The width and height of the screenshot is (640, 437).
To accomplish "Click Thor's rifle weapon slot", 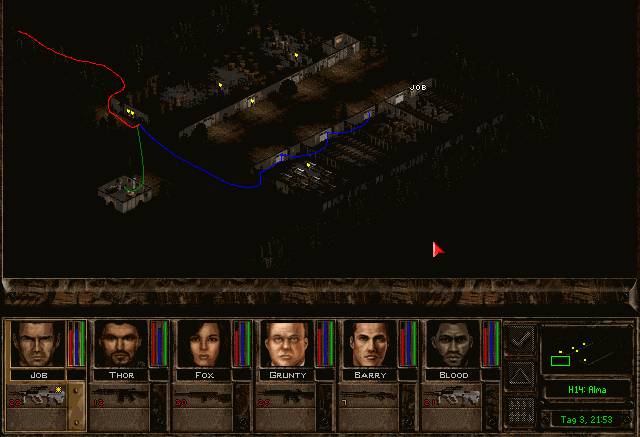I will (x=121, y=397).
